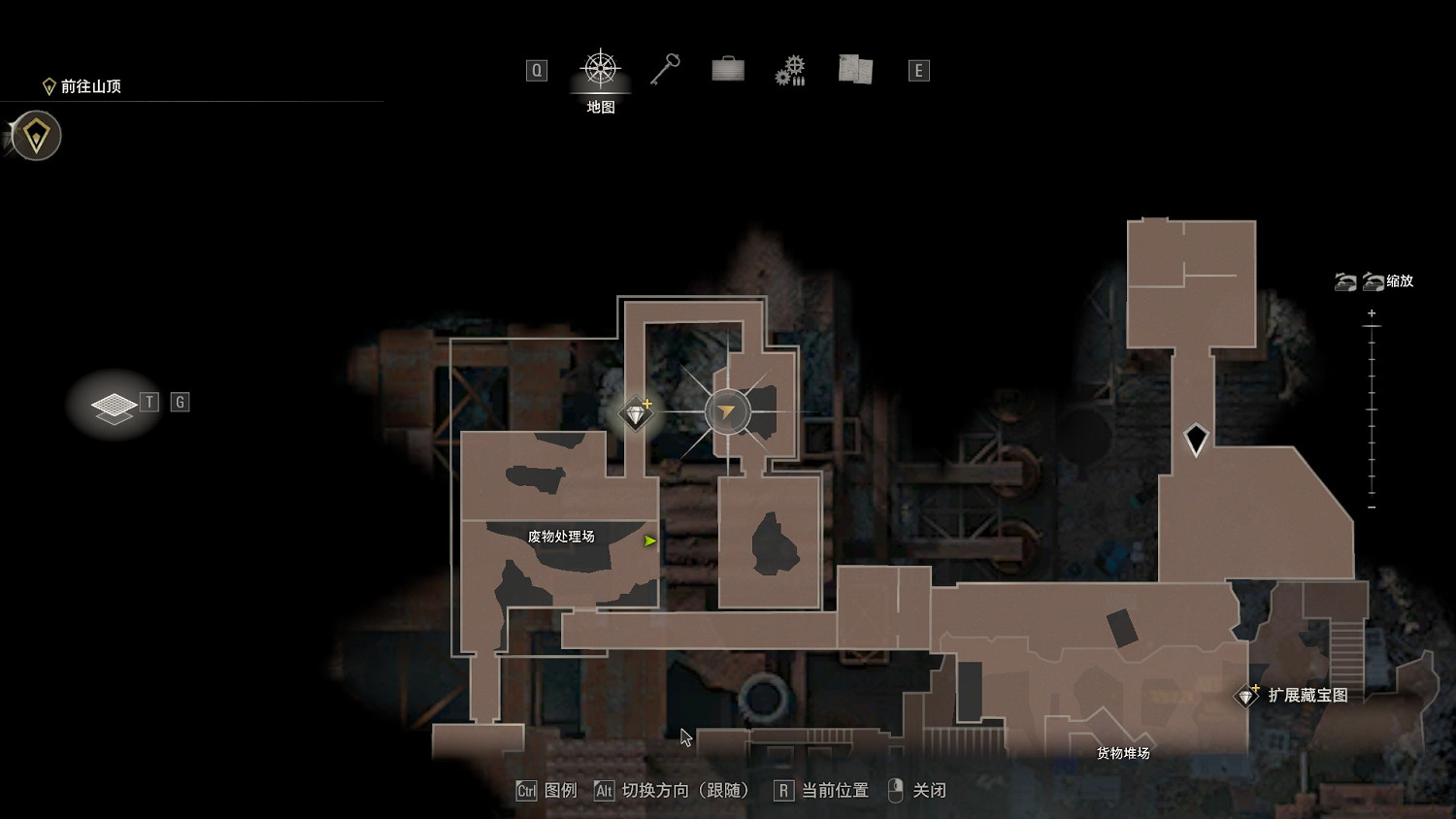The image size is (1456, 819).
Task: Select the compass map icon labeled 地图
Action: click(x=599, y=70)
